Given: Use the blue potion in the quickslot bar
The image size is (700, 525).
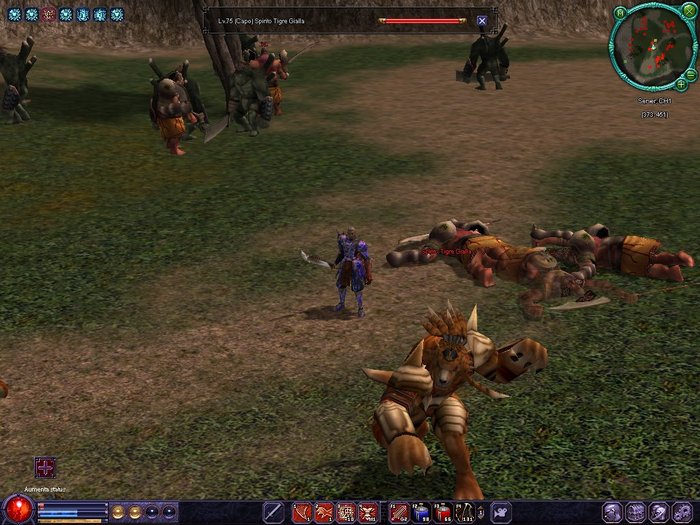Looking at the screenshot, I should click(x=420, y=512).
